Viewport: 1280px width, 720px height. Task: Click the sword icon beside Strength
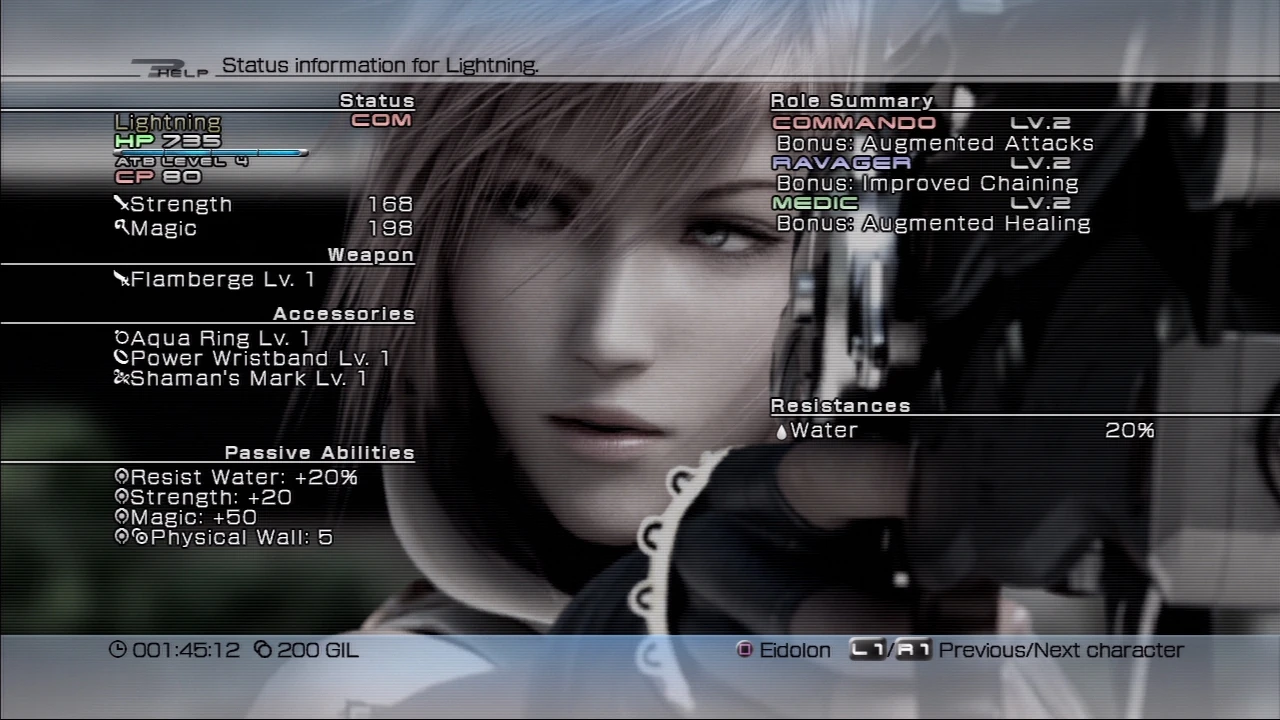119,203
